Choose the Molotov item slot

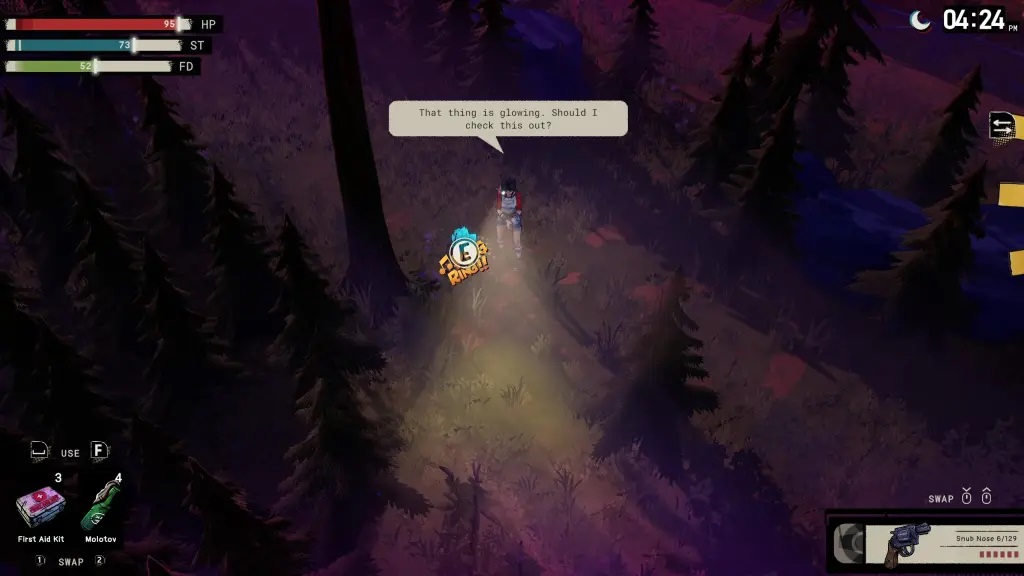click(x=100, y=508)
